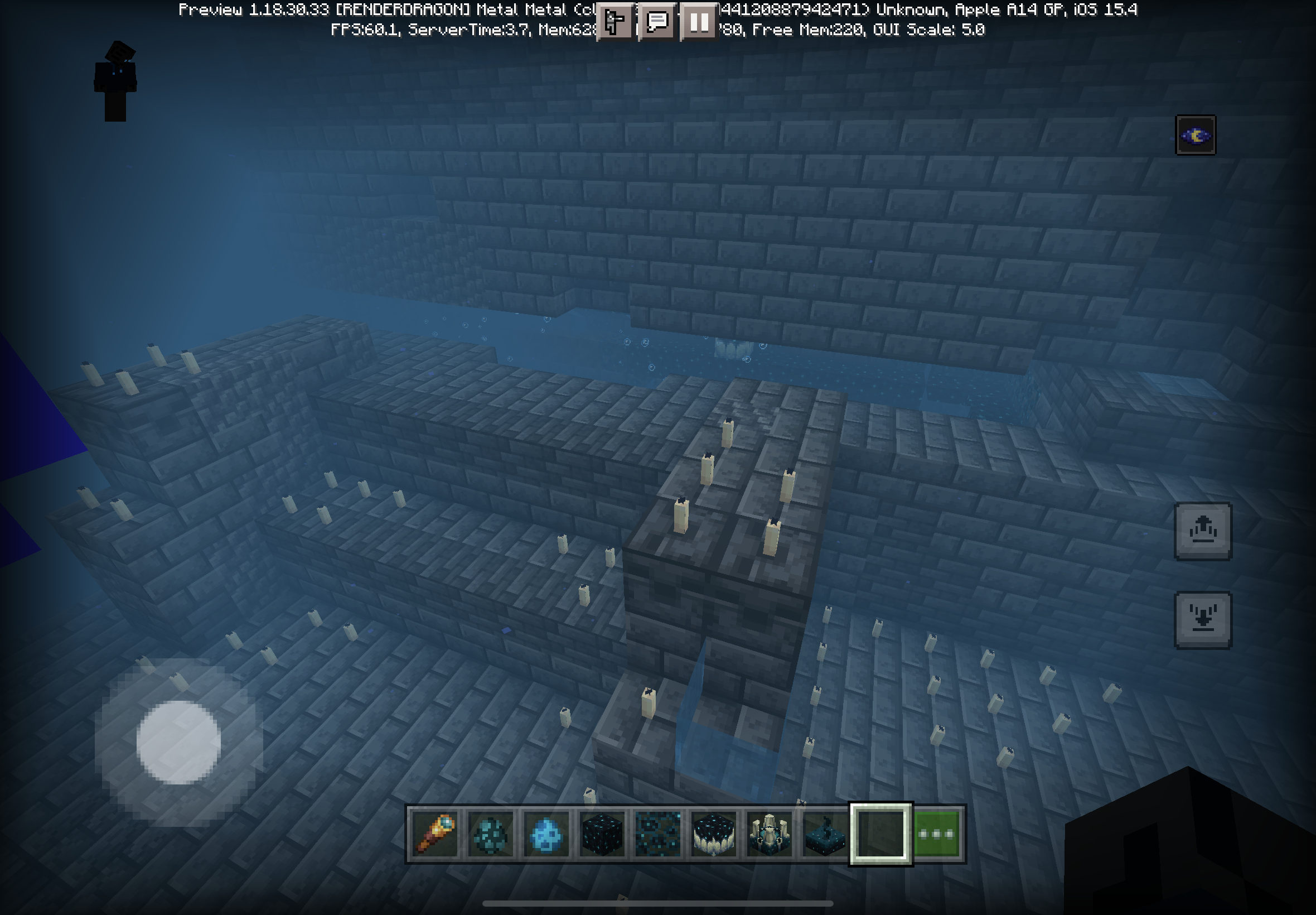Choose the light blue spawn egg slot
This screenshot has width=1316, height=915.
[x=546, y=834]
